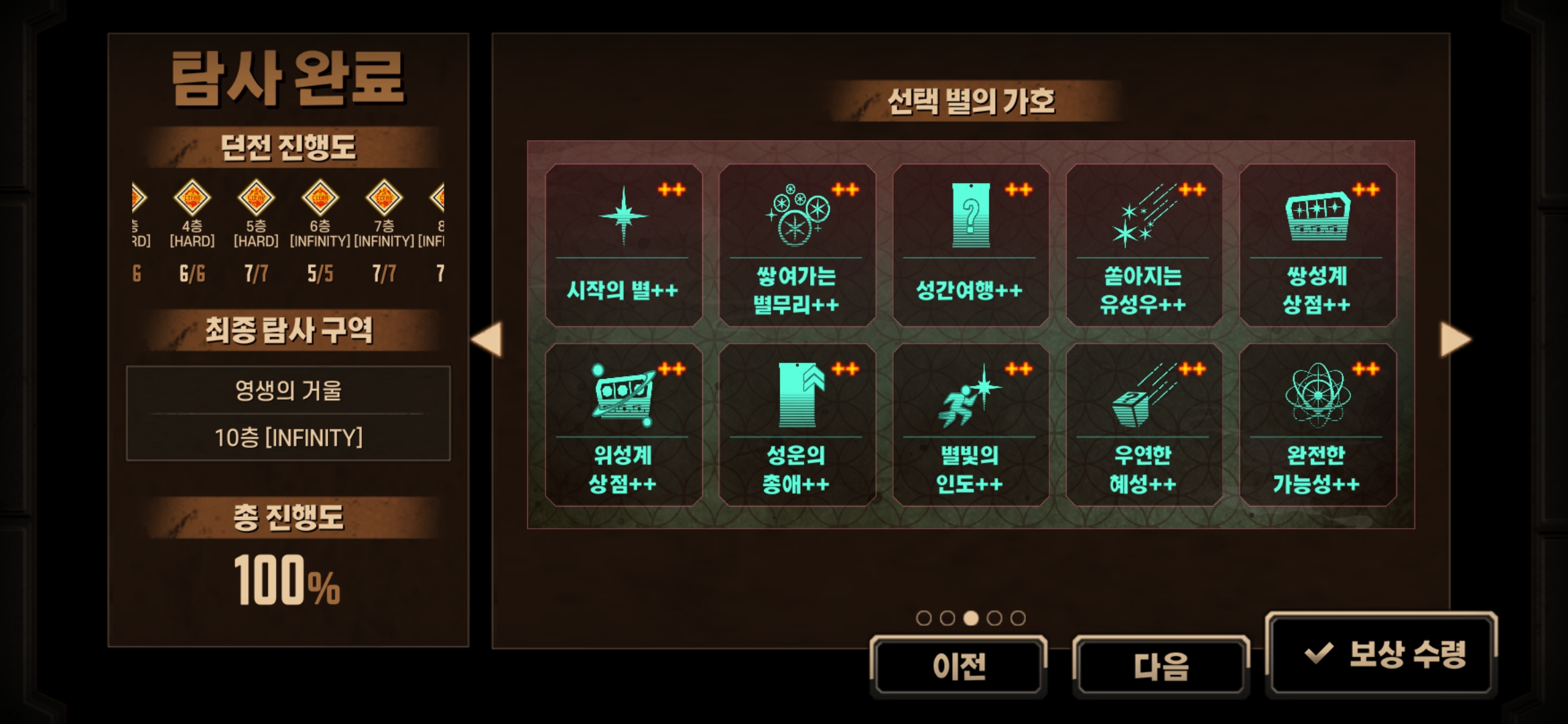Screen dimensions: 1568x724
Task: Select the 우연한 혜성++ tile
Action: coord(1144,425)
